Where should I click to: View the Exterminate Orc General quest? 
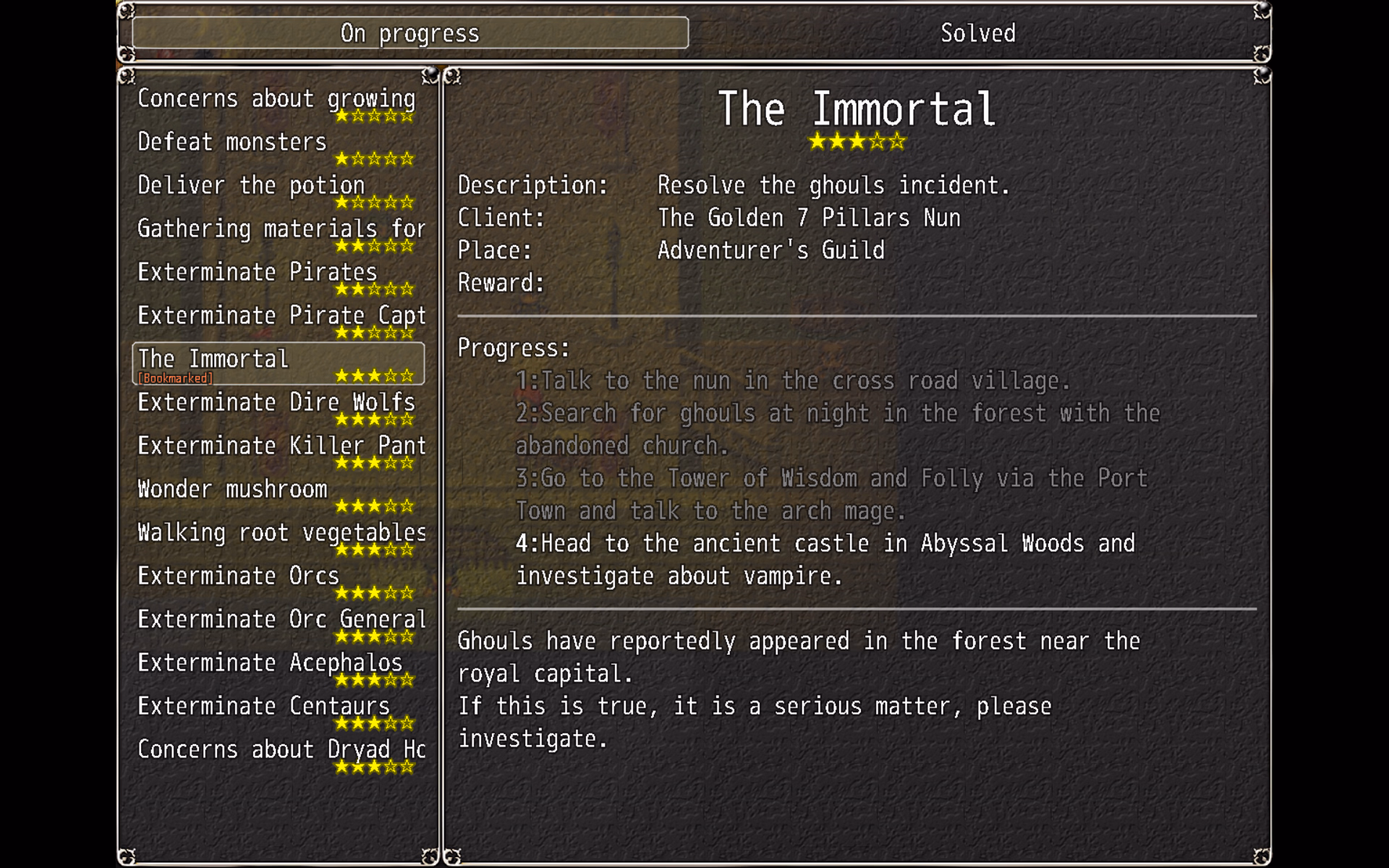pos(277,624)
